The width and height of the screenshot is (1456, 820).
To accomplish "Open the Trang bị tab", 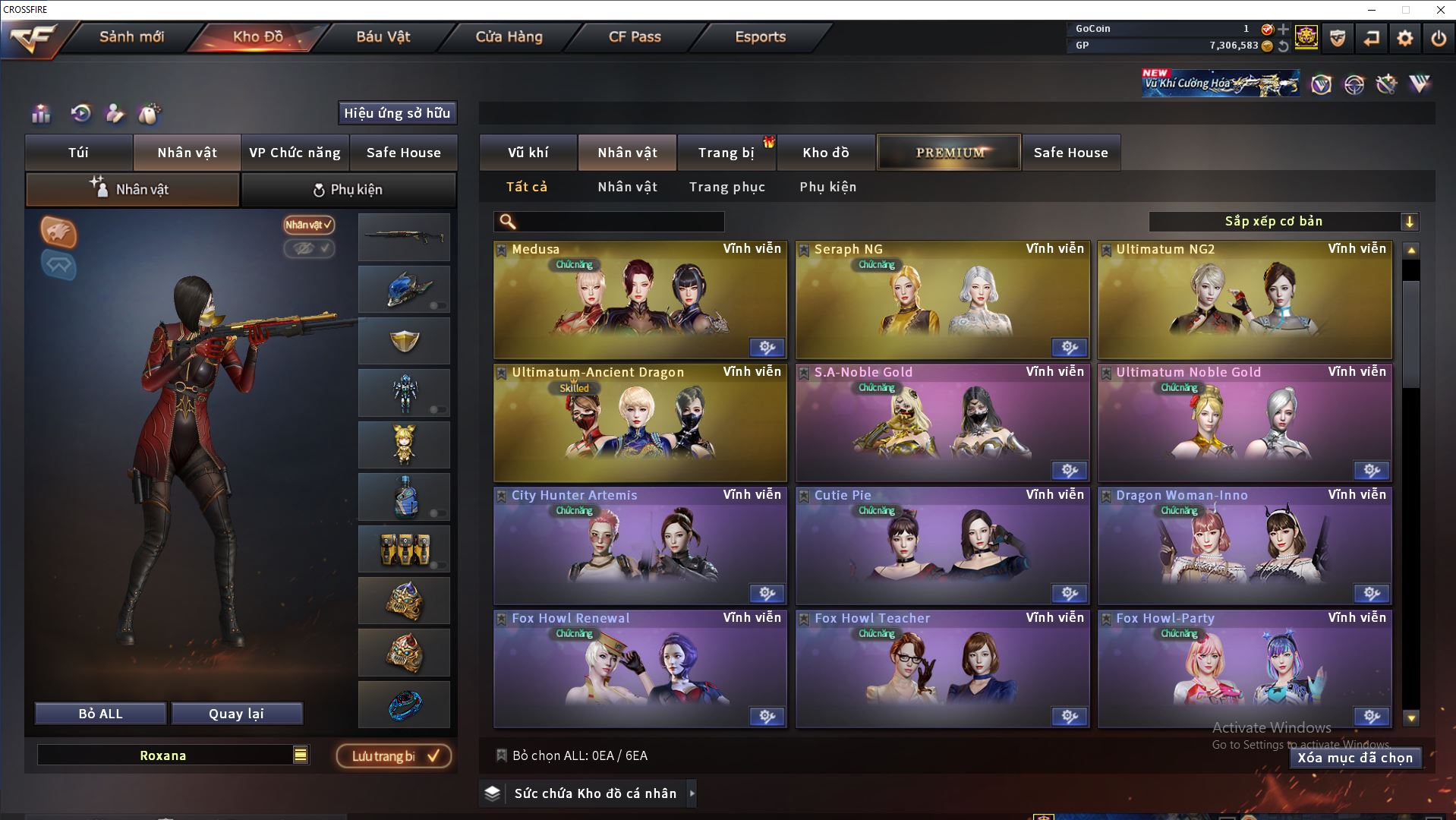I will (x=726, y=153).
